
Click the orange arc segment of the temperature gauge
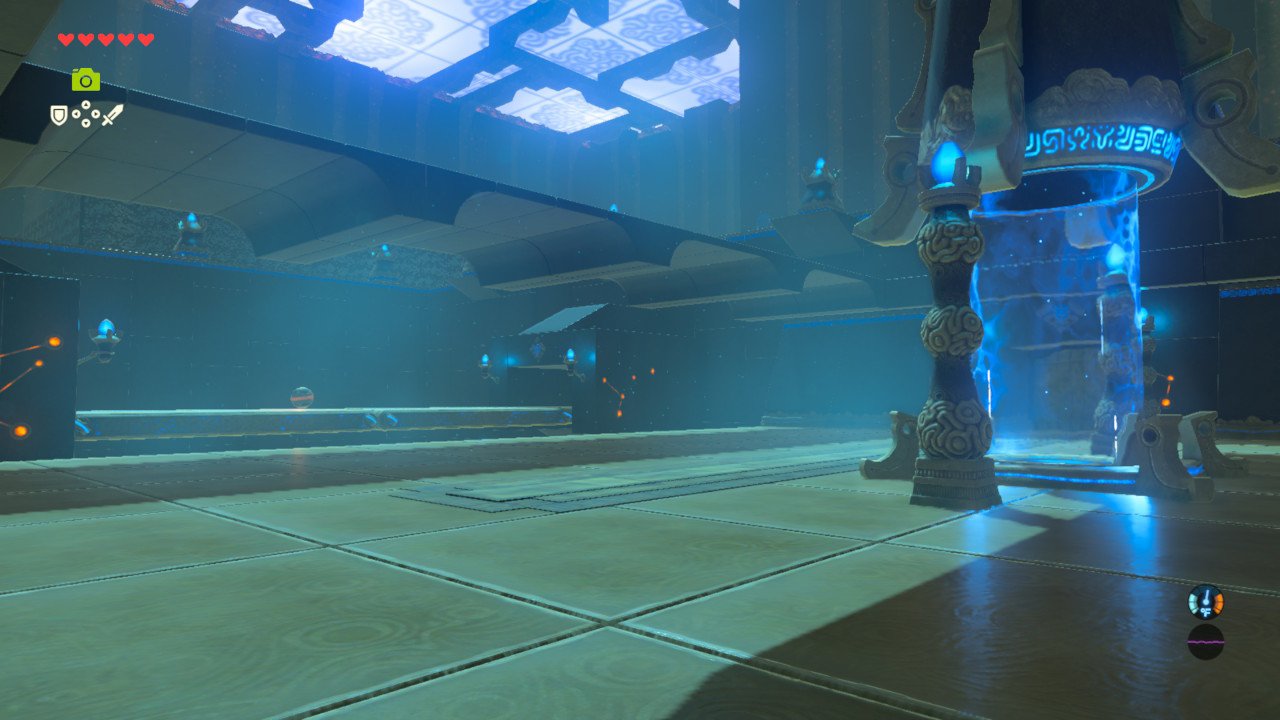coord(1218,602)
